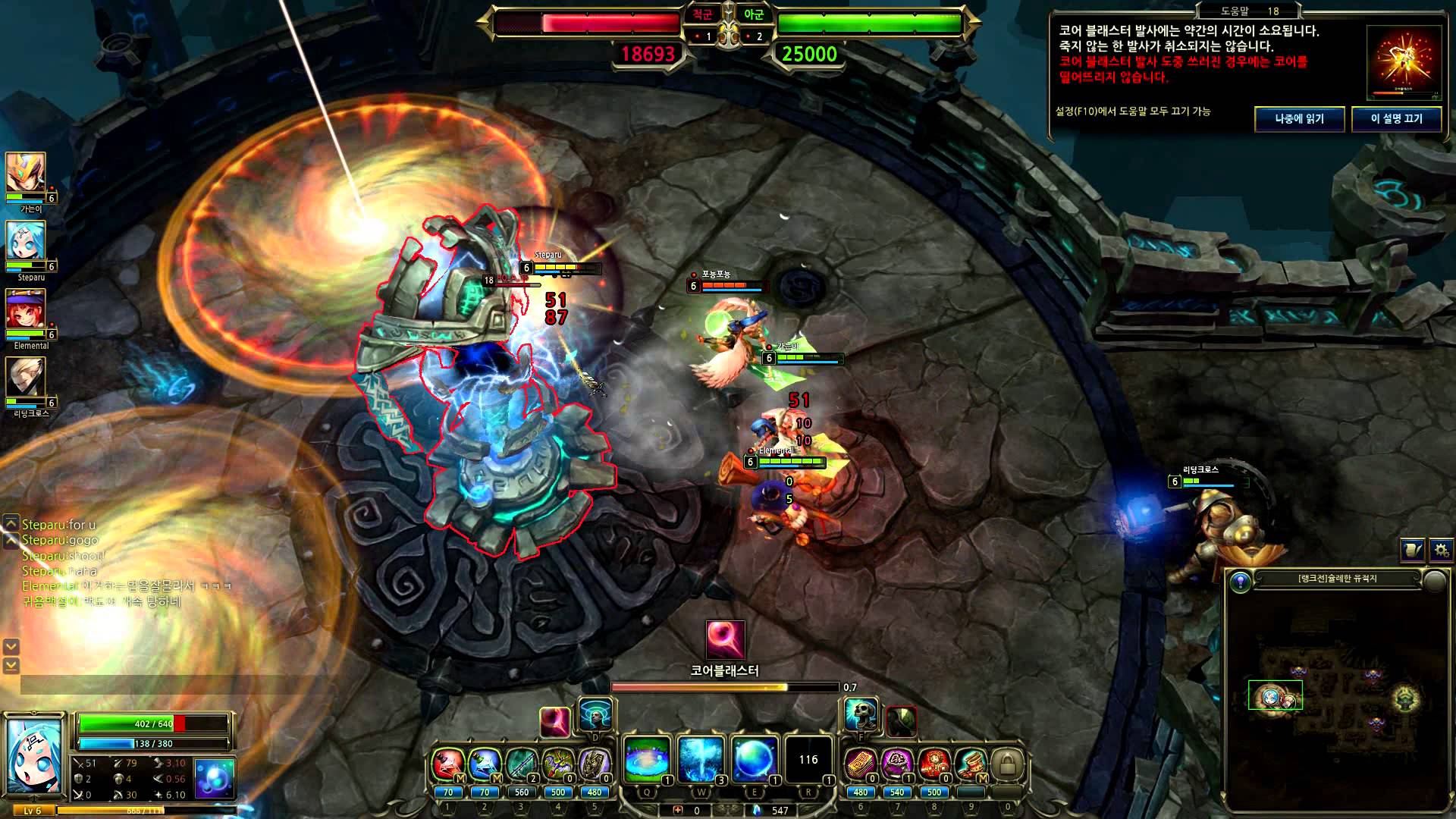This screenshot has height=819, width=1456.
Task: Activate the Q swirling pool ability
Action: tap(647, 760)
